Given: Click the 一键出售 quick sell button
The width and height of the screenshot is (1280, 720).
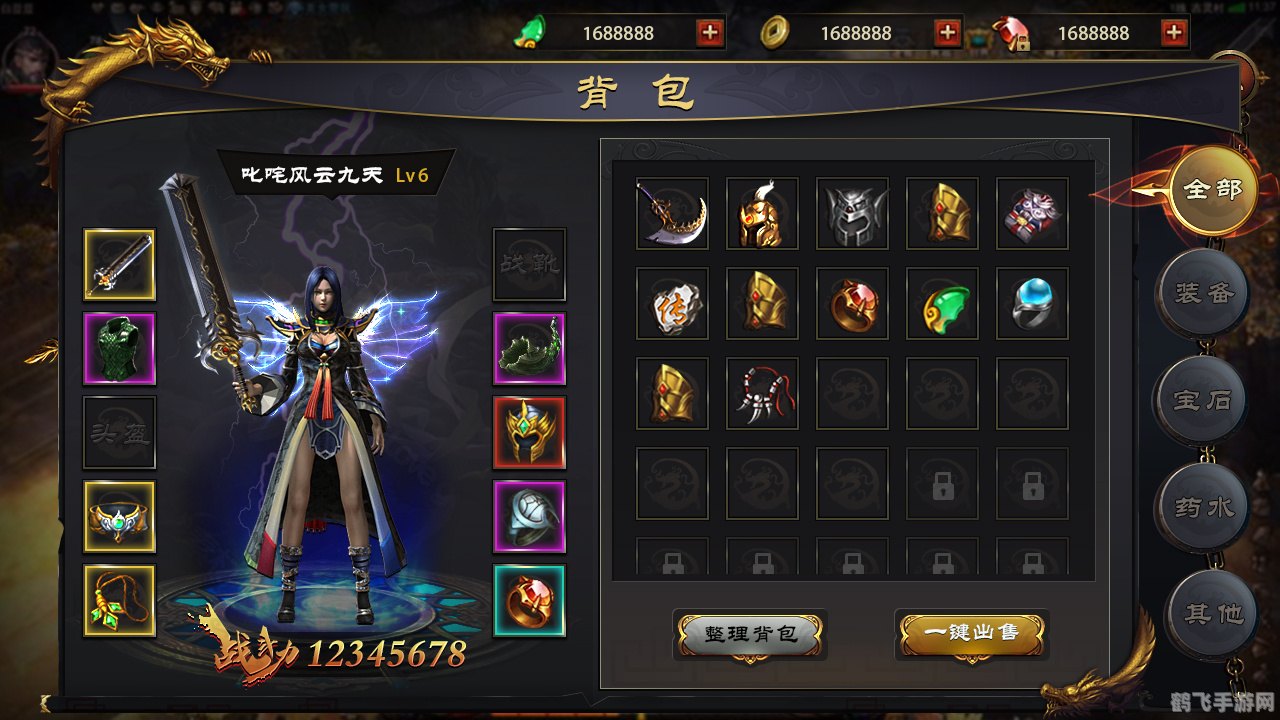Looking at the screenshot, I should click(x=971, y=634).
